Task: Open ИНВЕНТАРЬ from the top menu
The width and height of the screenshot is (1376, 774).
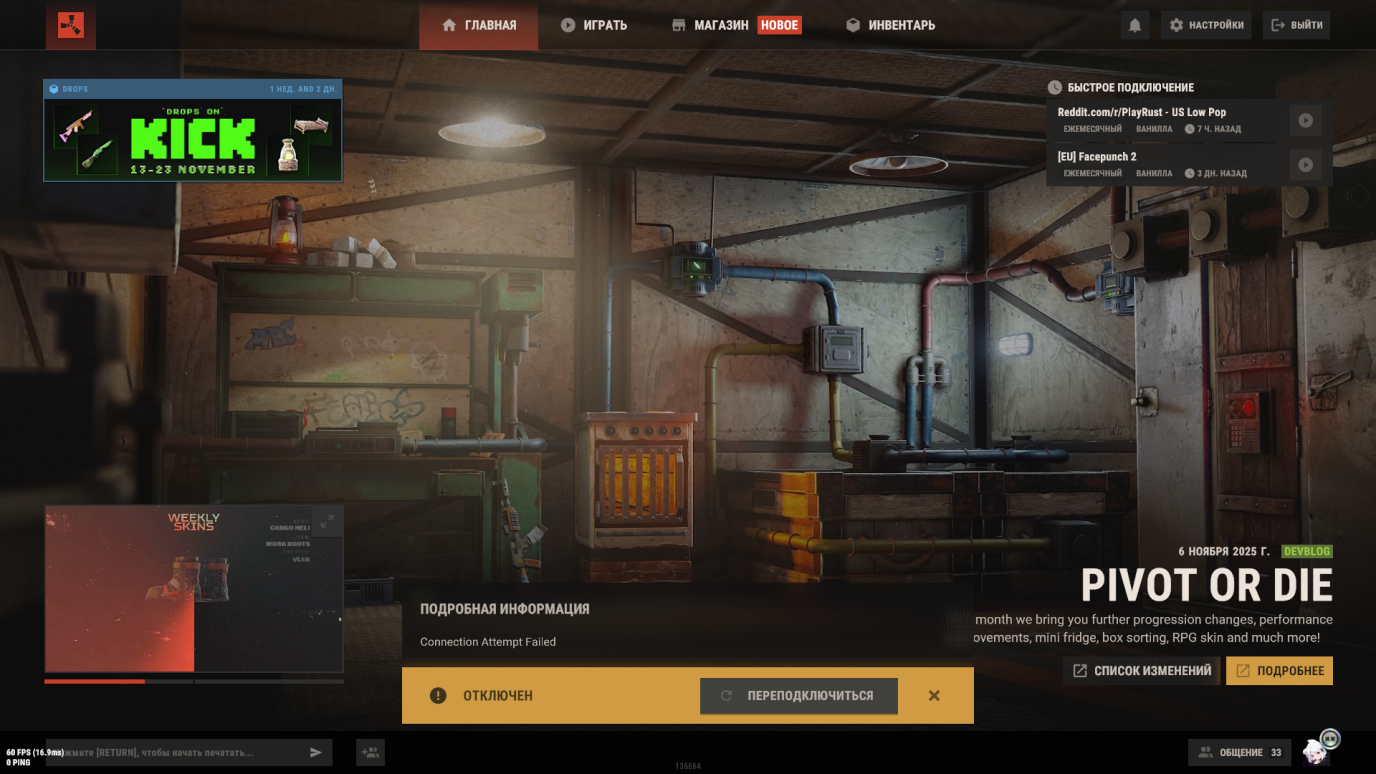Action: pos(889,25)
